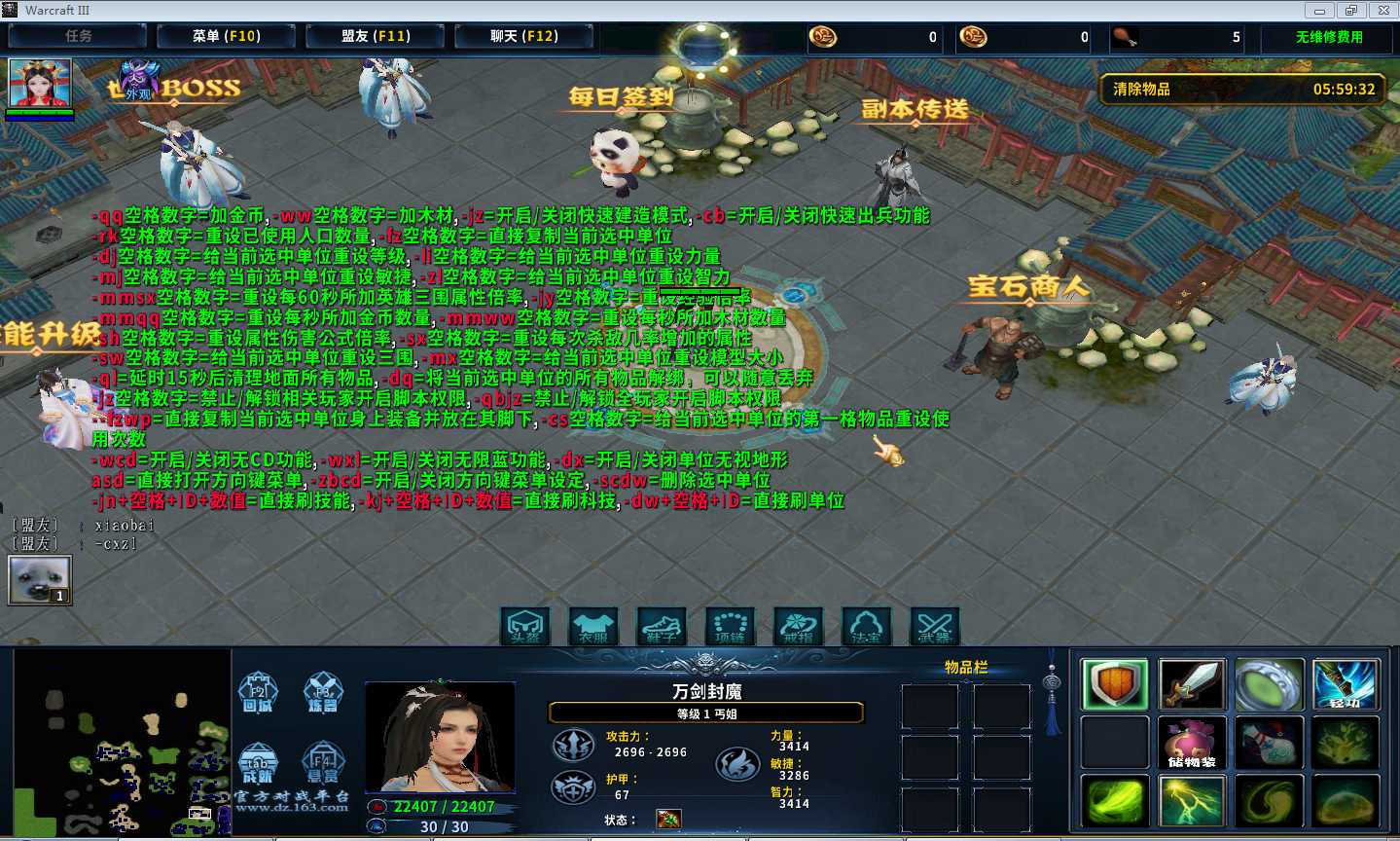Select the hero portrait icon at top-left
The width and height of the screenshot is (1400, 841).
40,84
